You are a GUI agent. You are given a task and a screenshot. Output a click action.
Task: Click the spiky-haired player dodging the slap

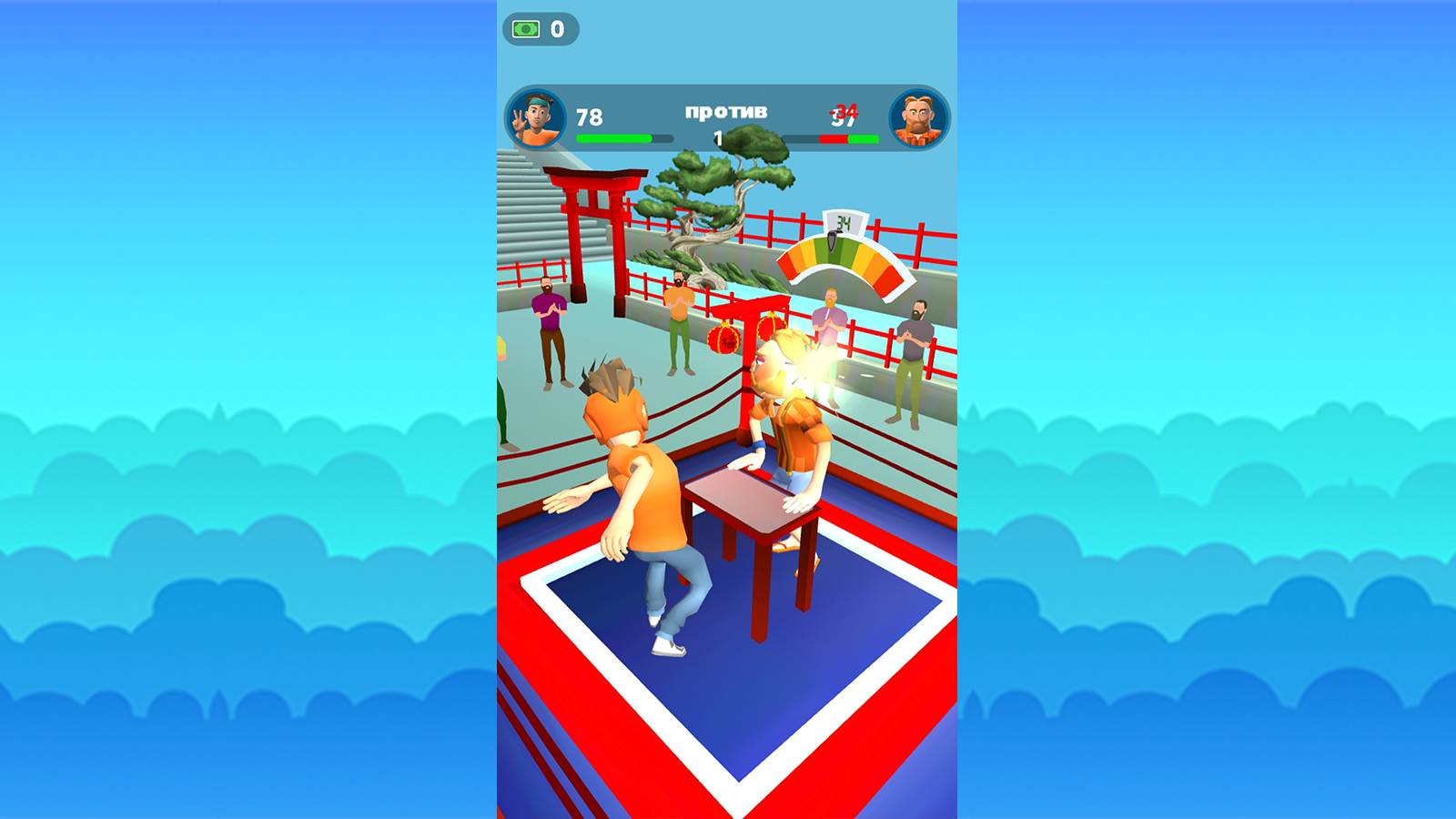tap(646, 491)
